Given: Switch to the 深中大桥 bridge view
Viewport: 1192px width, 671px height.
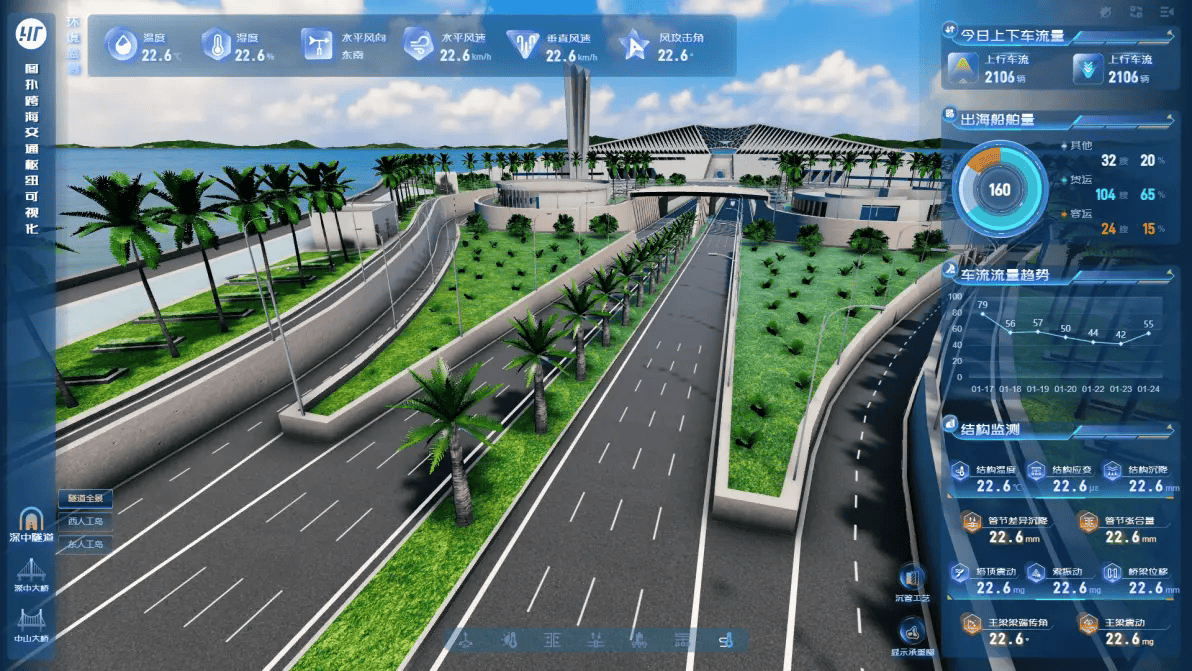Looking at the screenshot, I should 30,575.
